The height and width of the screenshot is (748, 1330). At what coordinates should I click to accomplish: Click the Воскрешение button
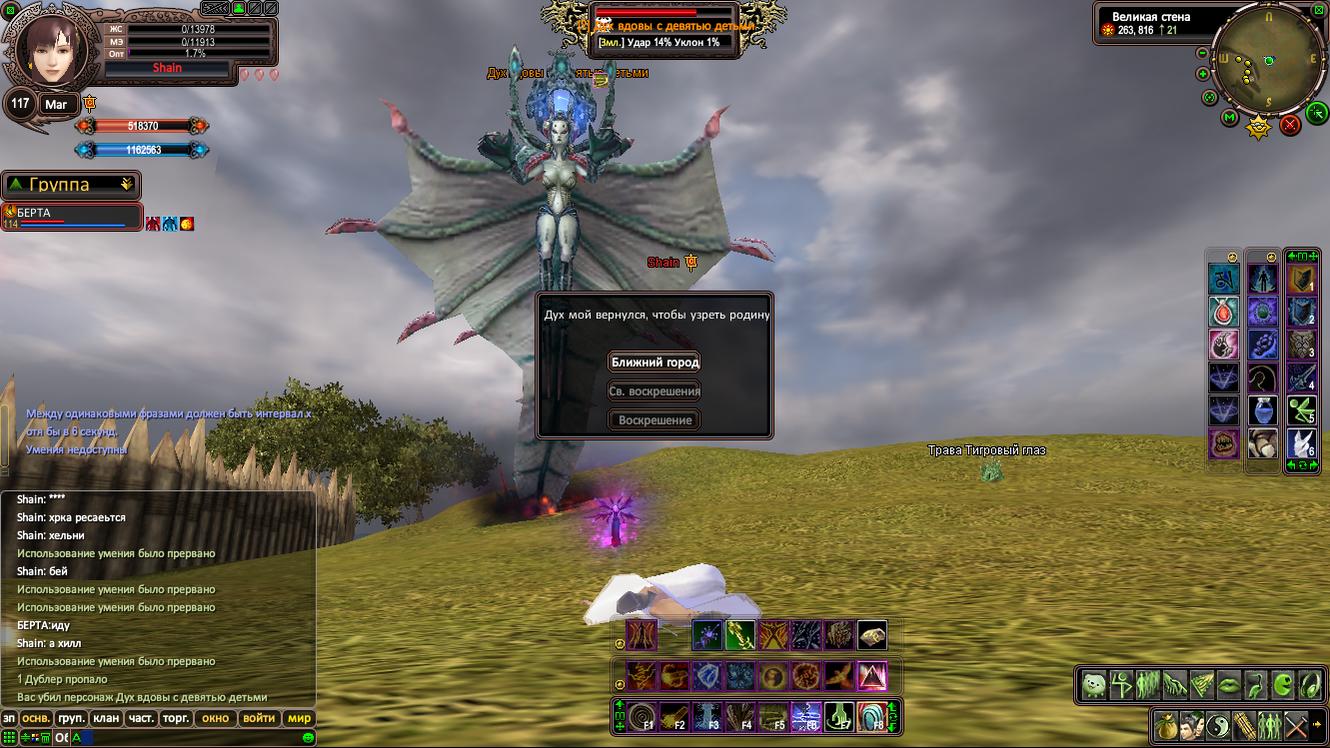655,420
